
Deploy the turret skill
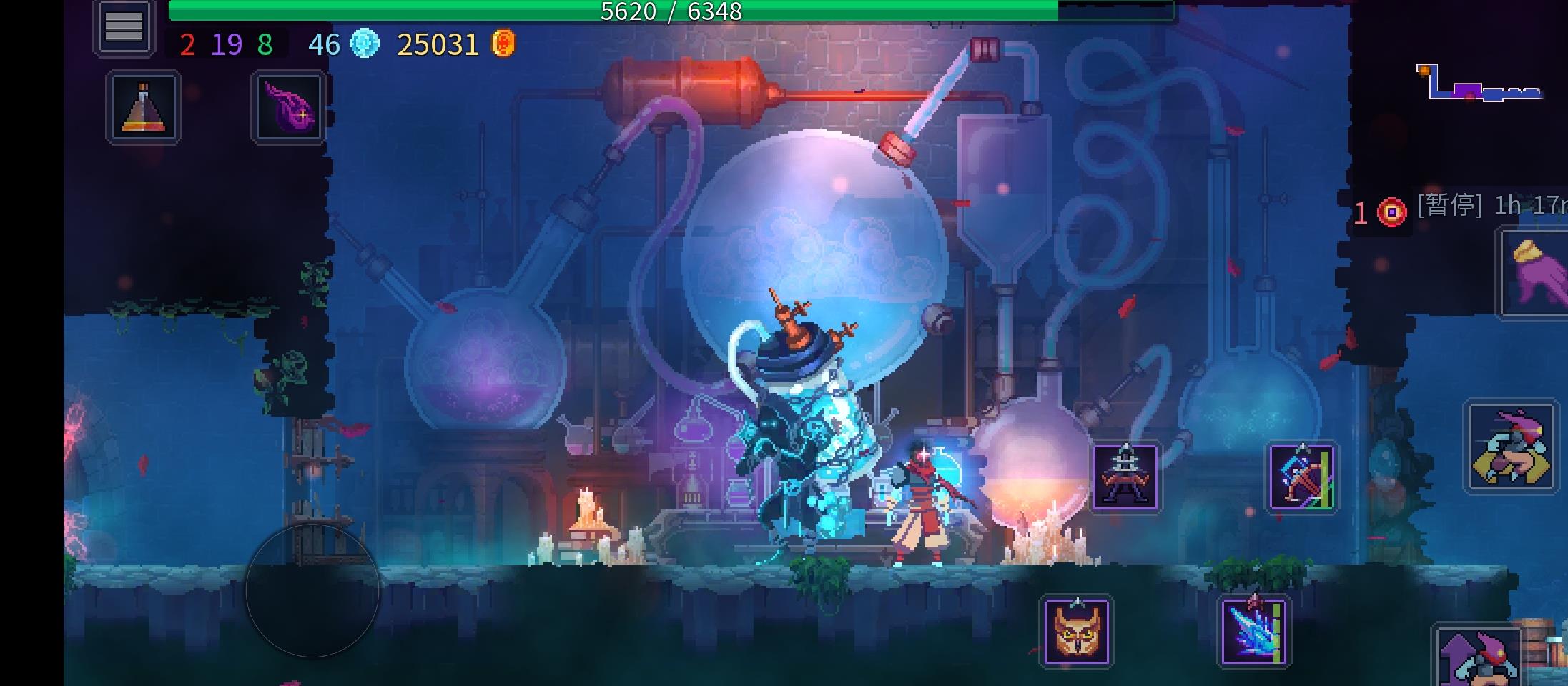(1125, 477)
